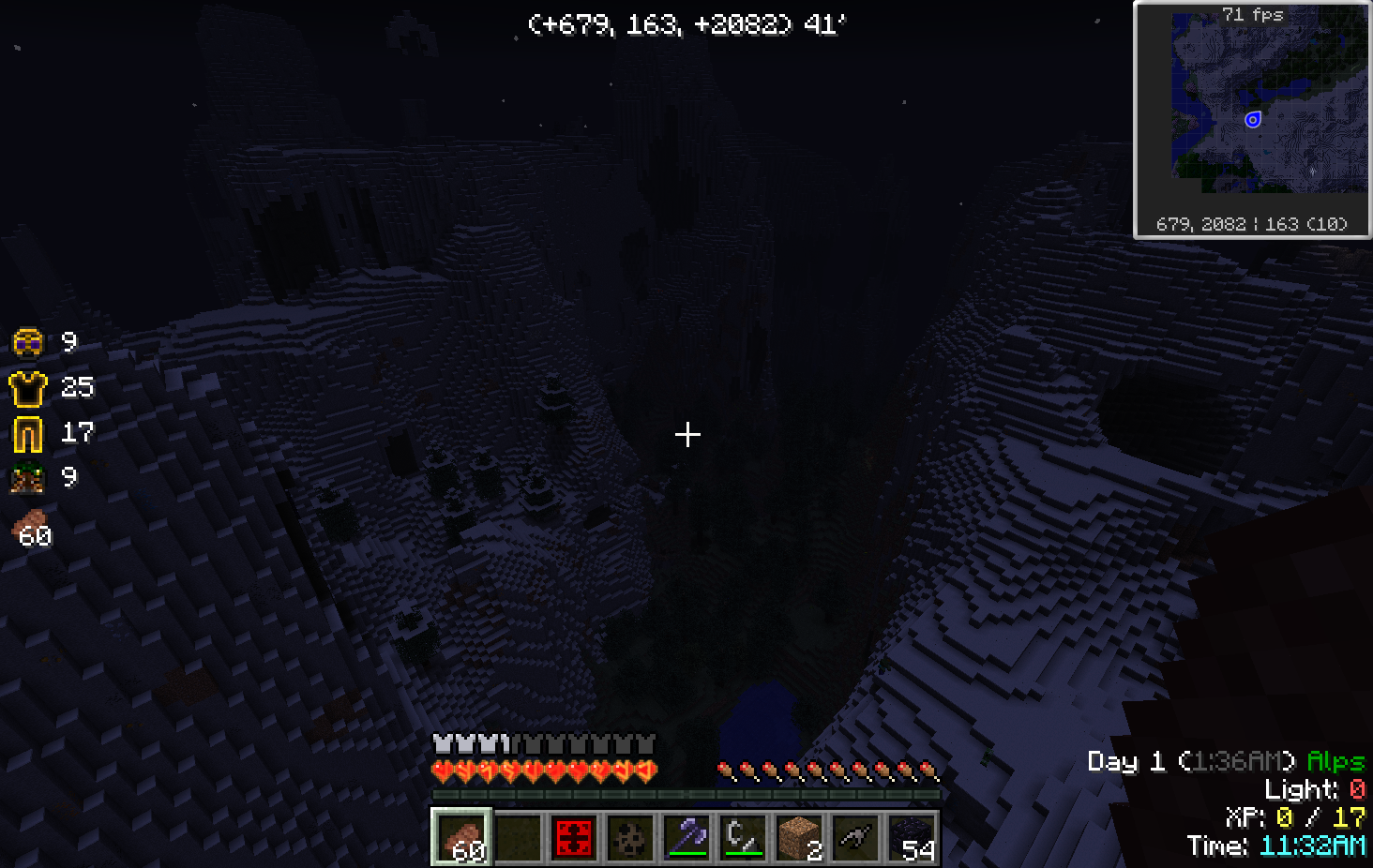Select the red patterned block hotbar slot
The width and height of the screenshot is (1373, 868).
pos(574,836)
